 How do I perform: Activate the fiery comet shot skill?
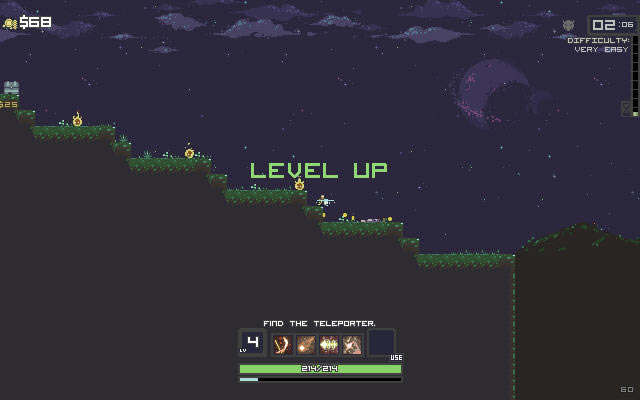tap(305, 344)
